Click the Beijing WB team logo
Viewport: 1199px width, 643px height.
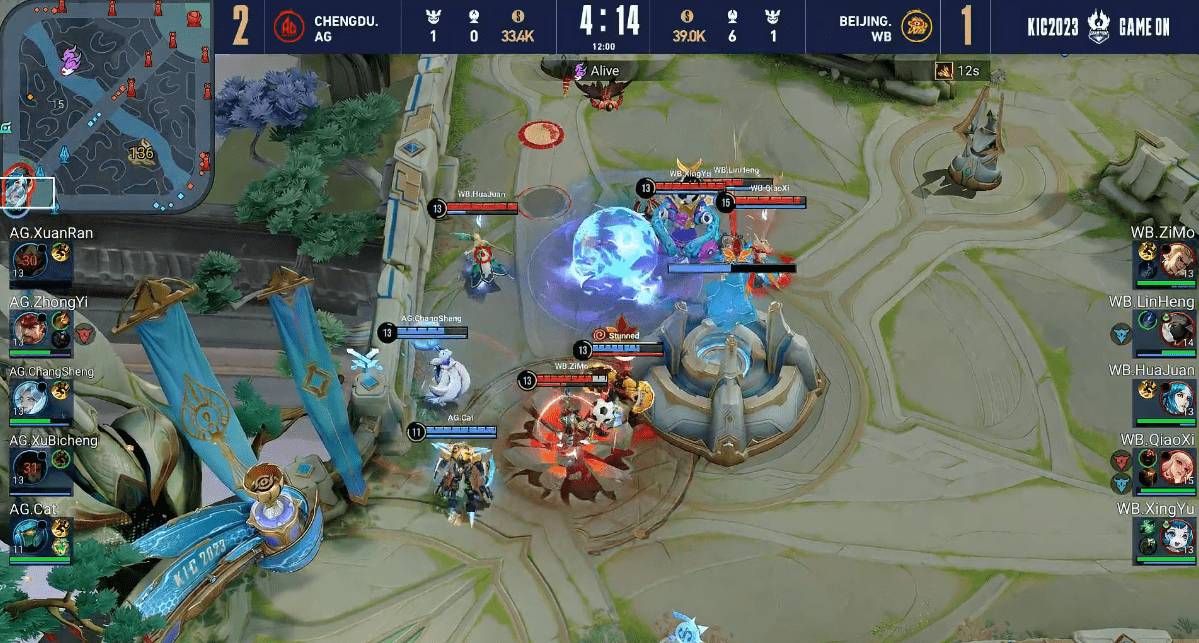pyautogui.click(x=916, y=27)
